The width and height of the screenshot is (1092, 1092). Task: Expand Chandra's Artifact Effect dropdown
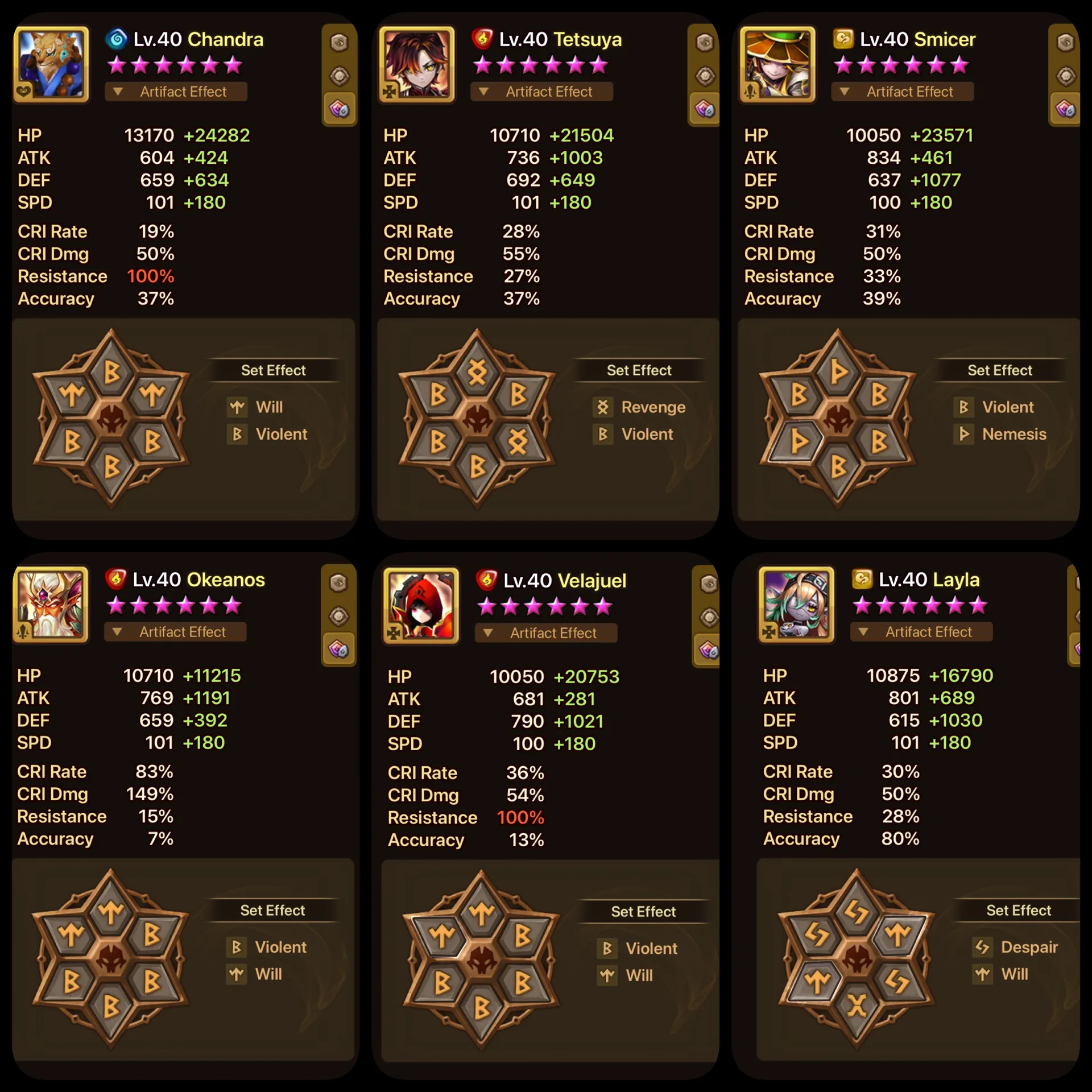pos(176,92)
